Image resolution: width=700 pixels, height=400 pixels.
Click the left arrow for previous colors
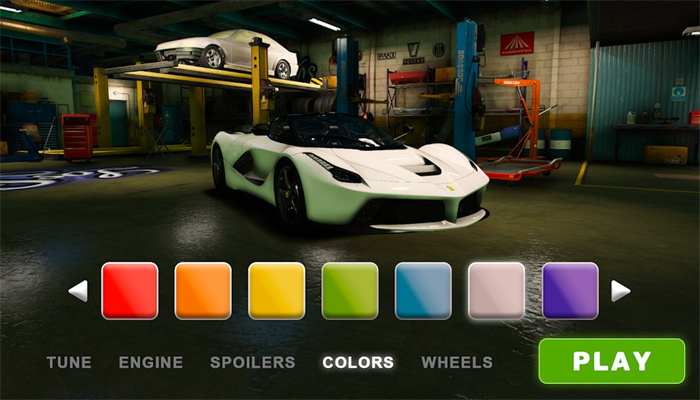(x=78, y=291)
